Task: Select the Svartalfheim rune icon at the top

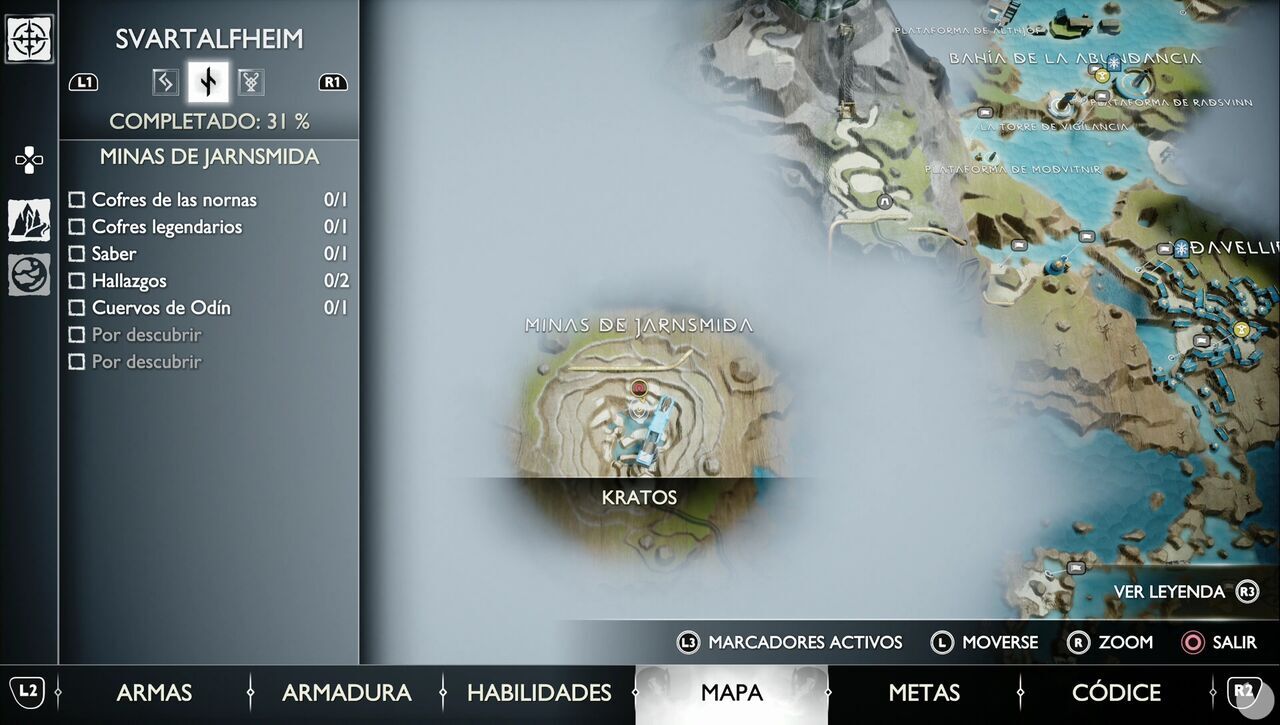Action: tap(208, 81)
